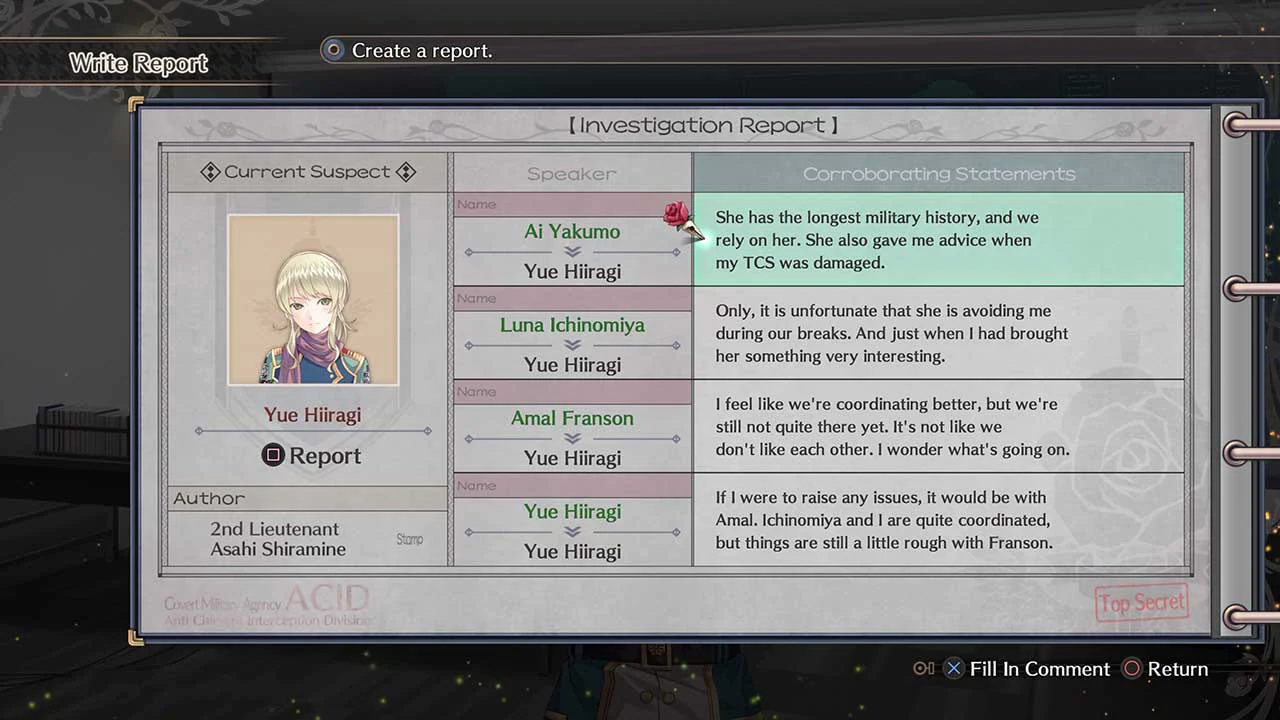The height and width of the screenshot is (720, 1280).
Task: Expand the chevron under Amal Franson
Action: 572,438
